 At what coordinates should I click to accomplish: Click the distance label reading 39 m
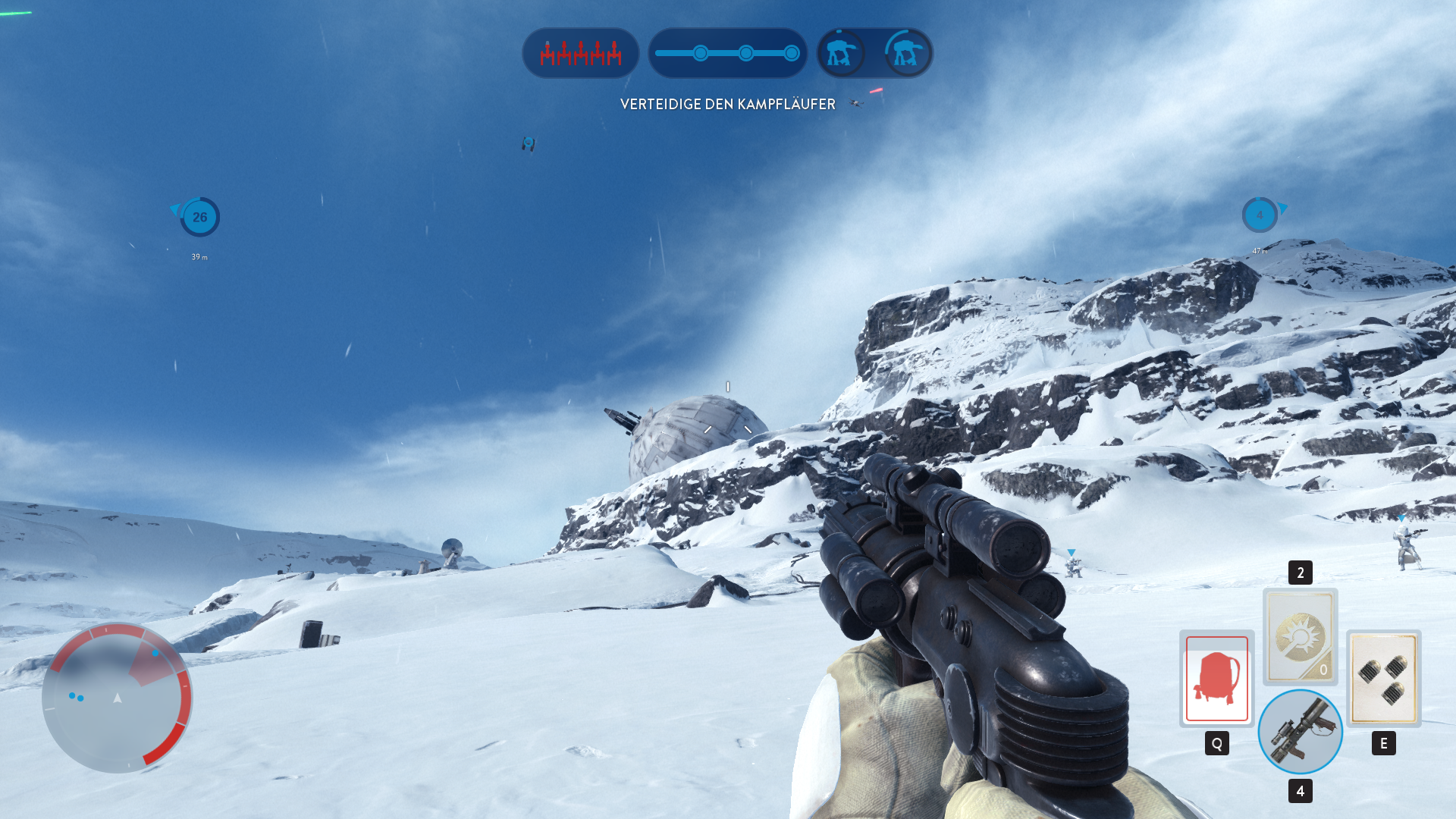tap(199, 256)
